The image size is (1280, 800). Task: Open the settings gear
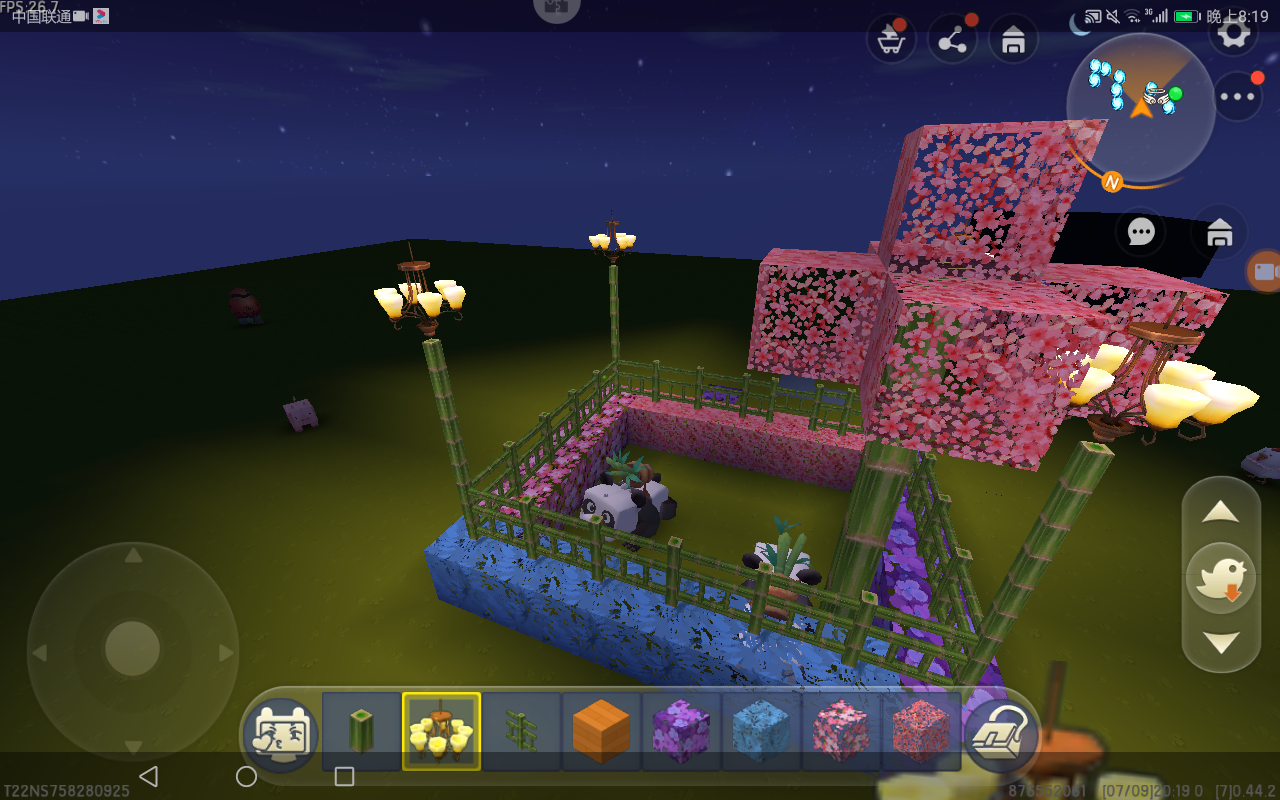1234,32
